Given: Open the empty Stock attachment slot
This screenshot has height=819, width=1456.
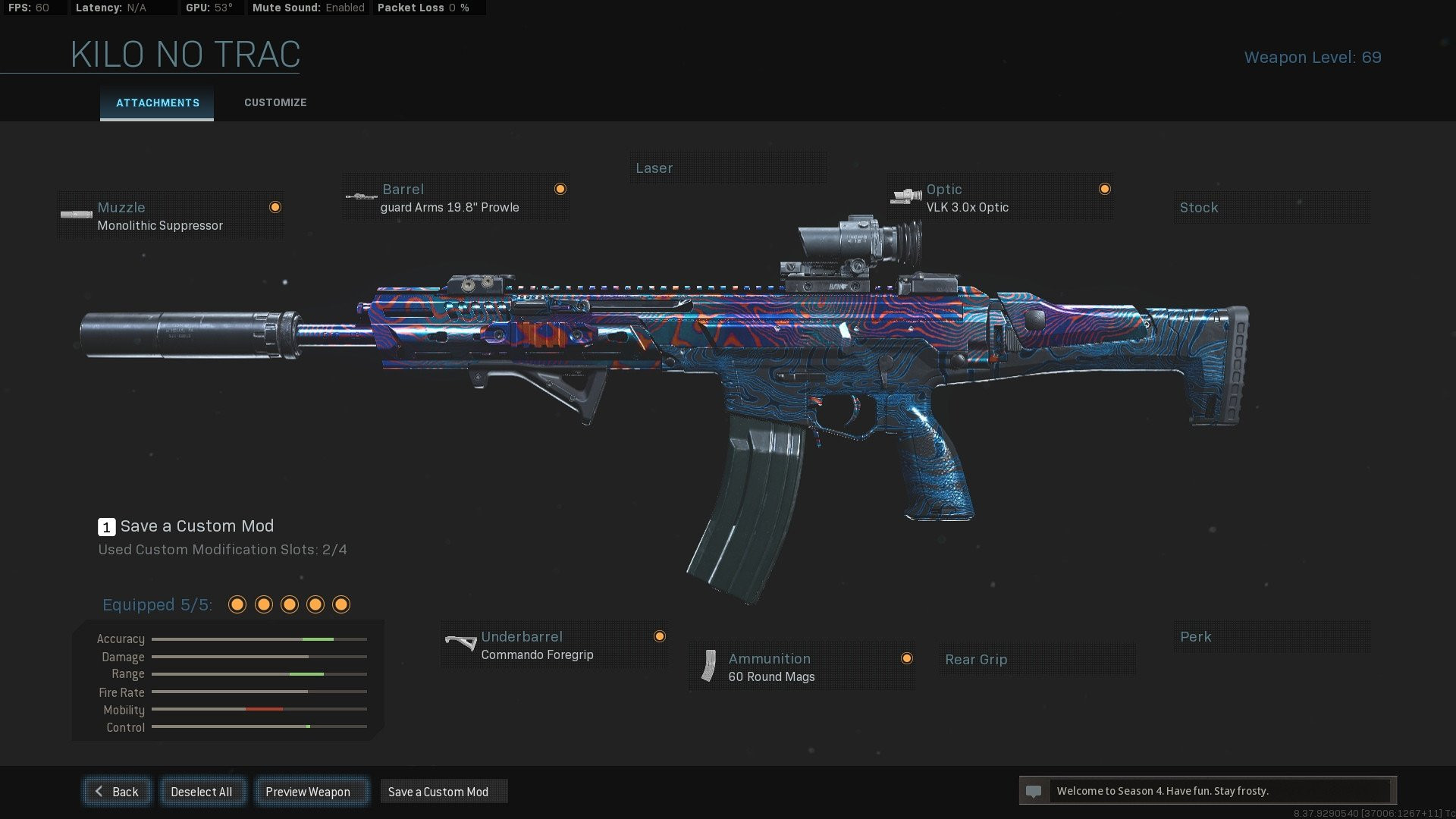Looking at the screenshot, I should tap(1272, 207).
